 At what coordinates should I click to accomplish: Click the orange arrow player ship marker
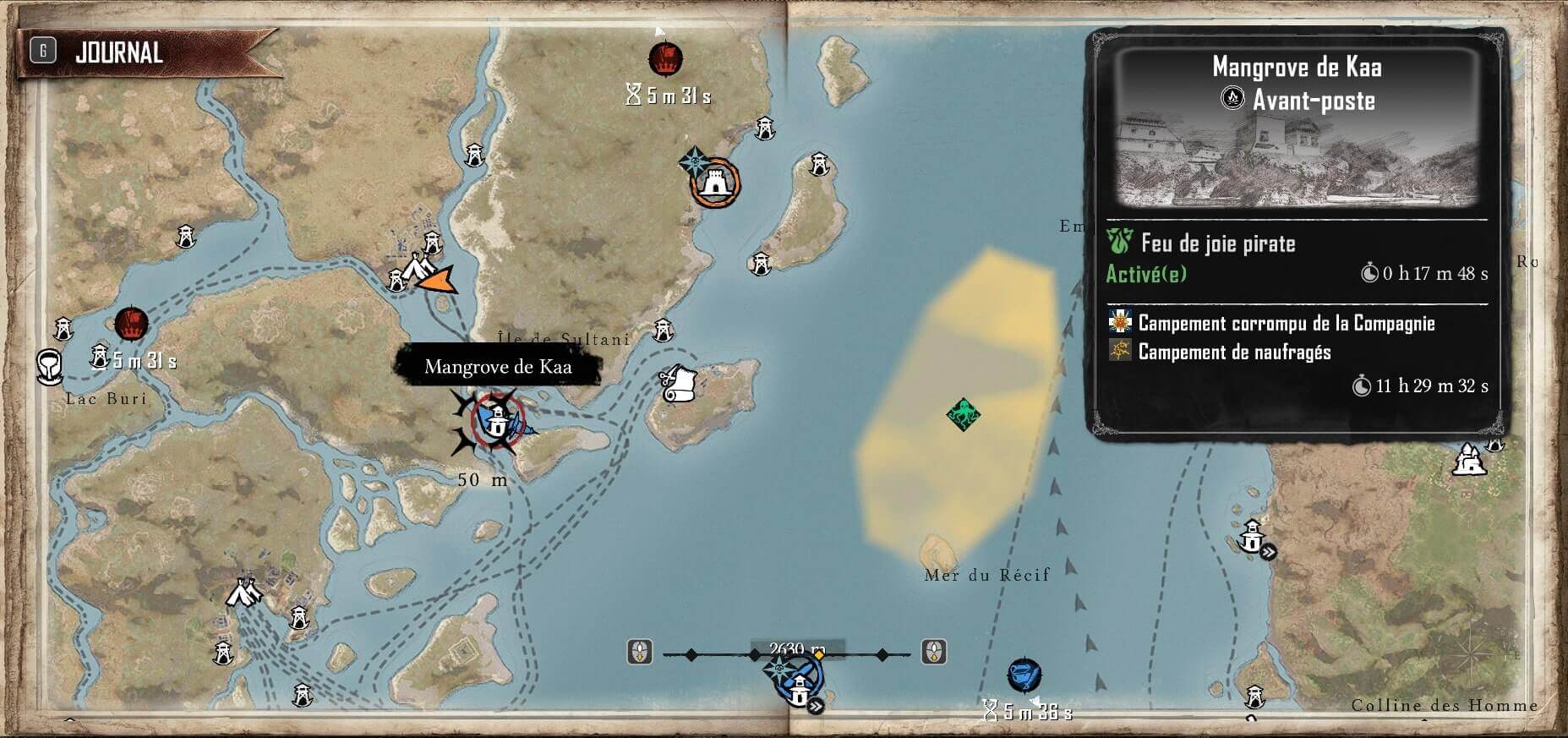[x=438, y=279]
